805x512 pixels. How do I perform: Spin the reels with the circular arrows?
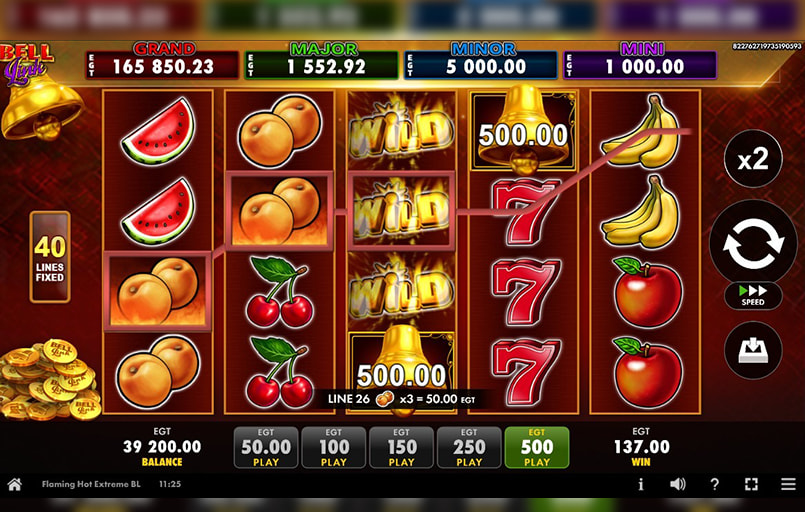753,243
